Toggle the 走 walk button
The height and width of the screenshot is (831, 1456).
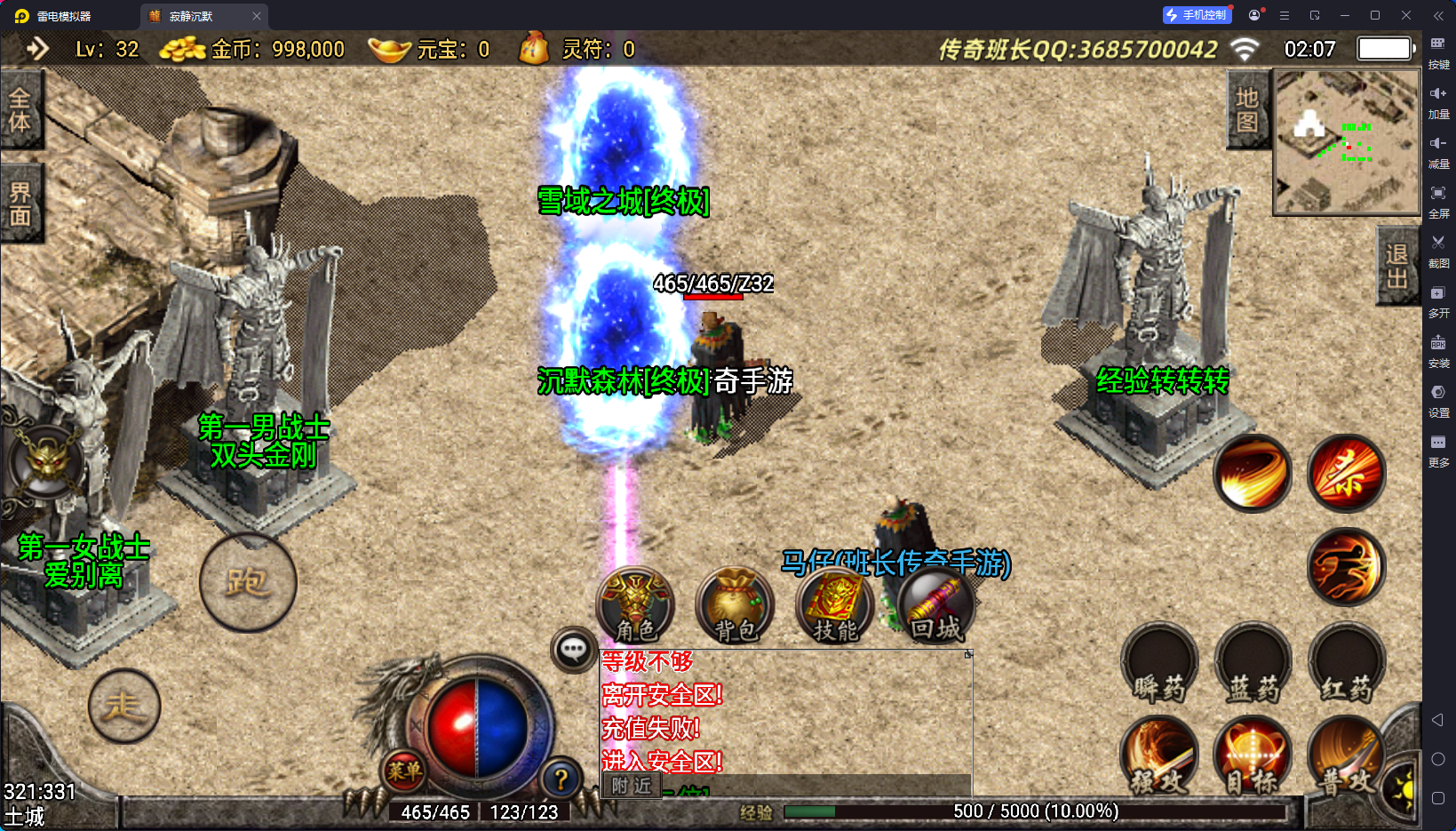coord(124,706)
